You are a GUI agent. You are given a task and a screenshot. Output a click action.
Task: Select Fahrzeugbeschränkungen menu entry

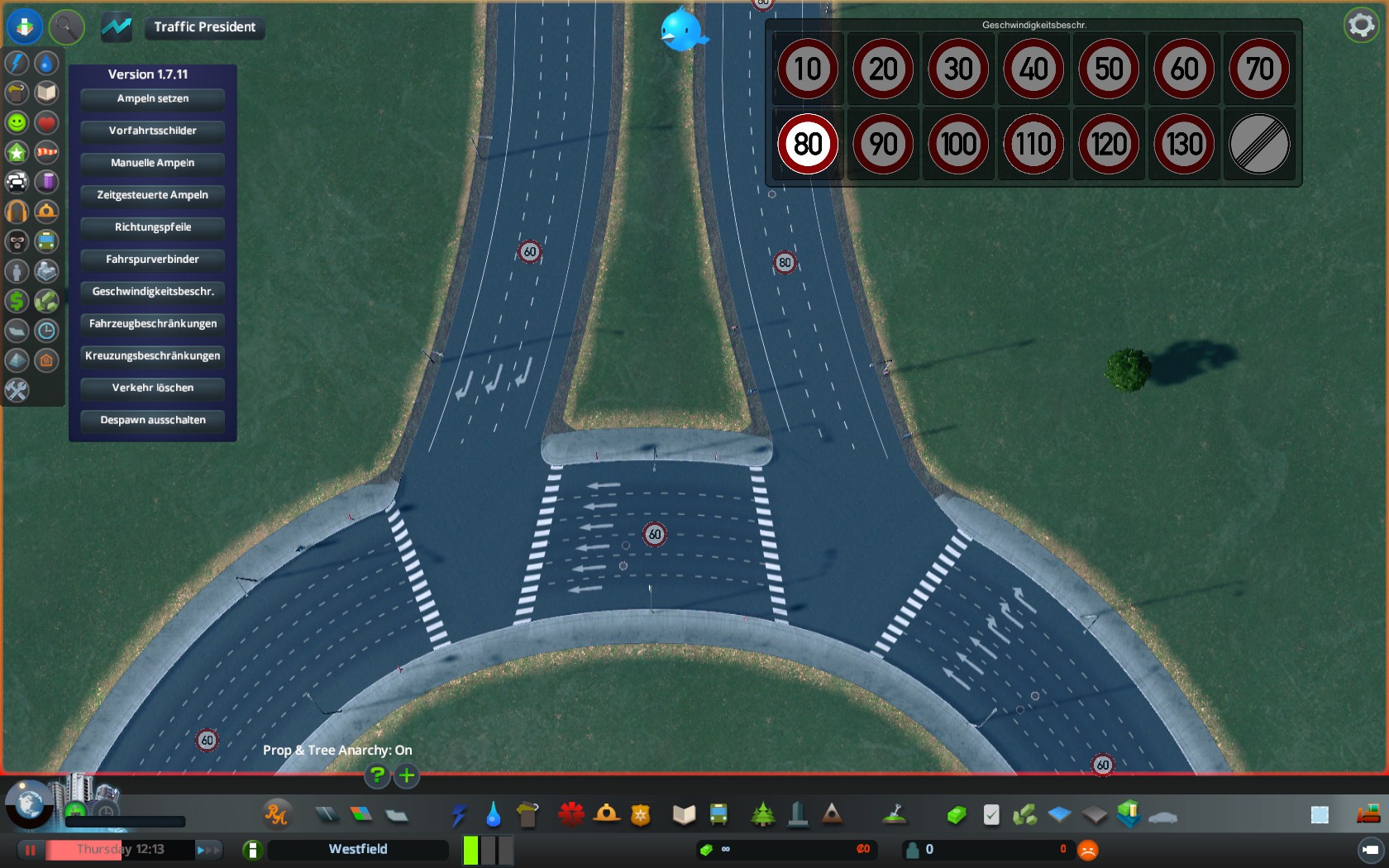153,324
